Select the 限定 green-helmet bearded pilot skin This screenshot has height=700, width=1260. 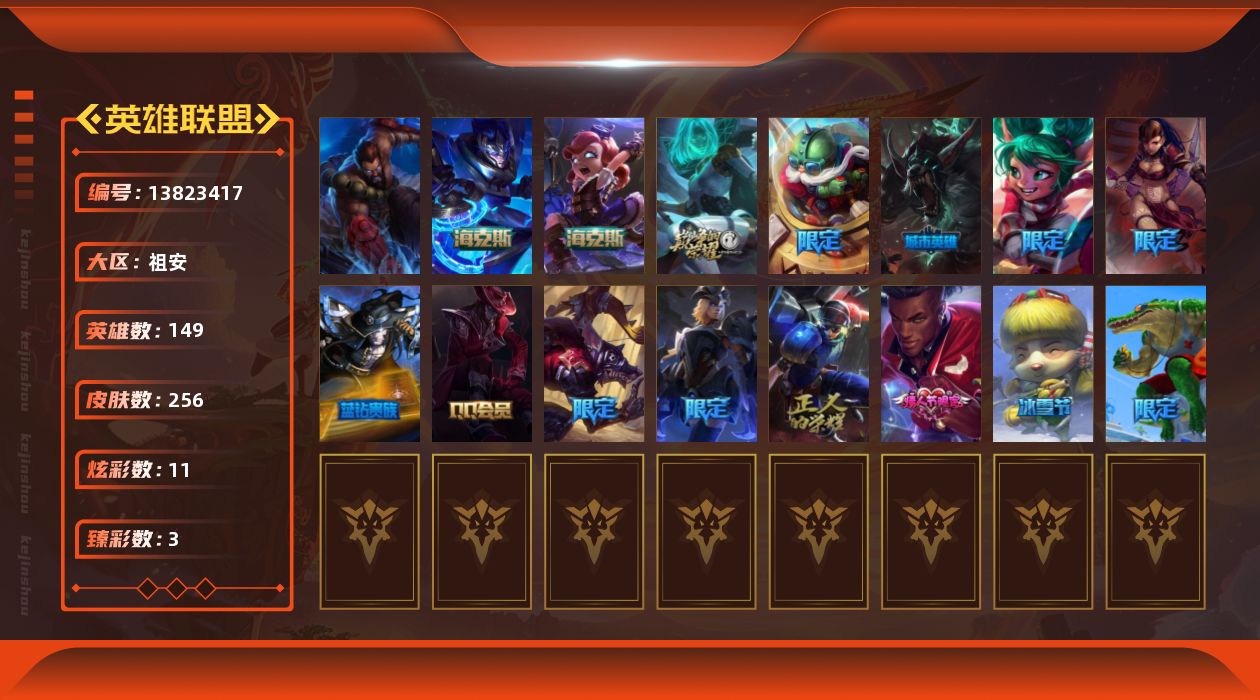(818, 196)
